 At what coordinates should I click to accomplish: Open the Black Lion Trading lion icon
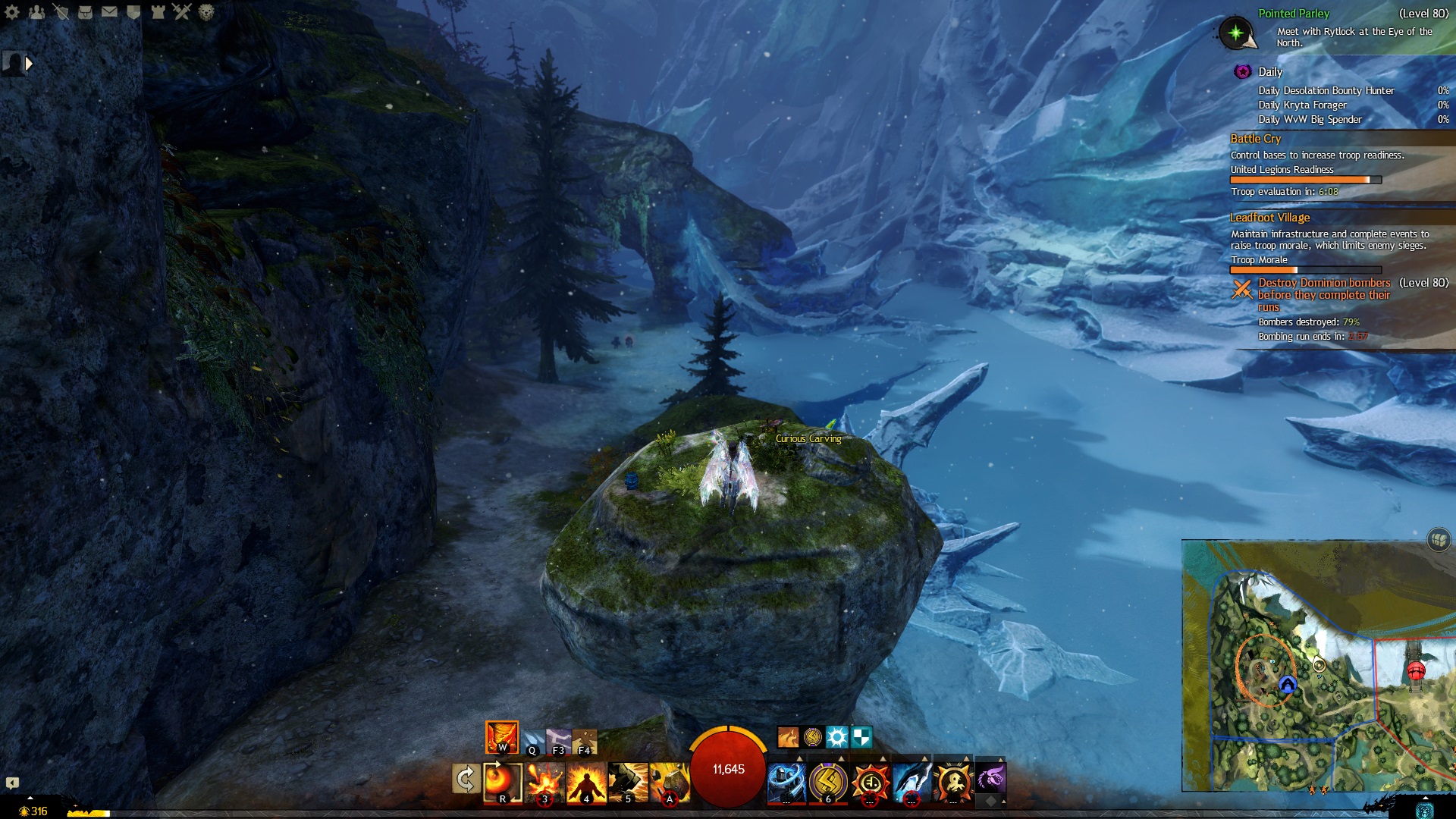tap(206, 12)
